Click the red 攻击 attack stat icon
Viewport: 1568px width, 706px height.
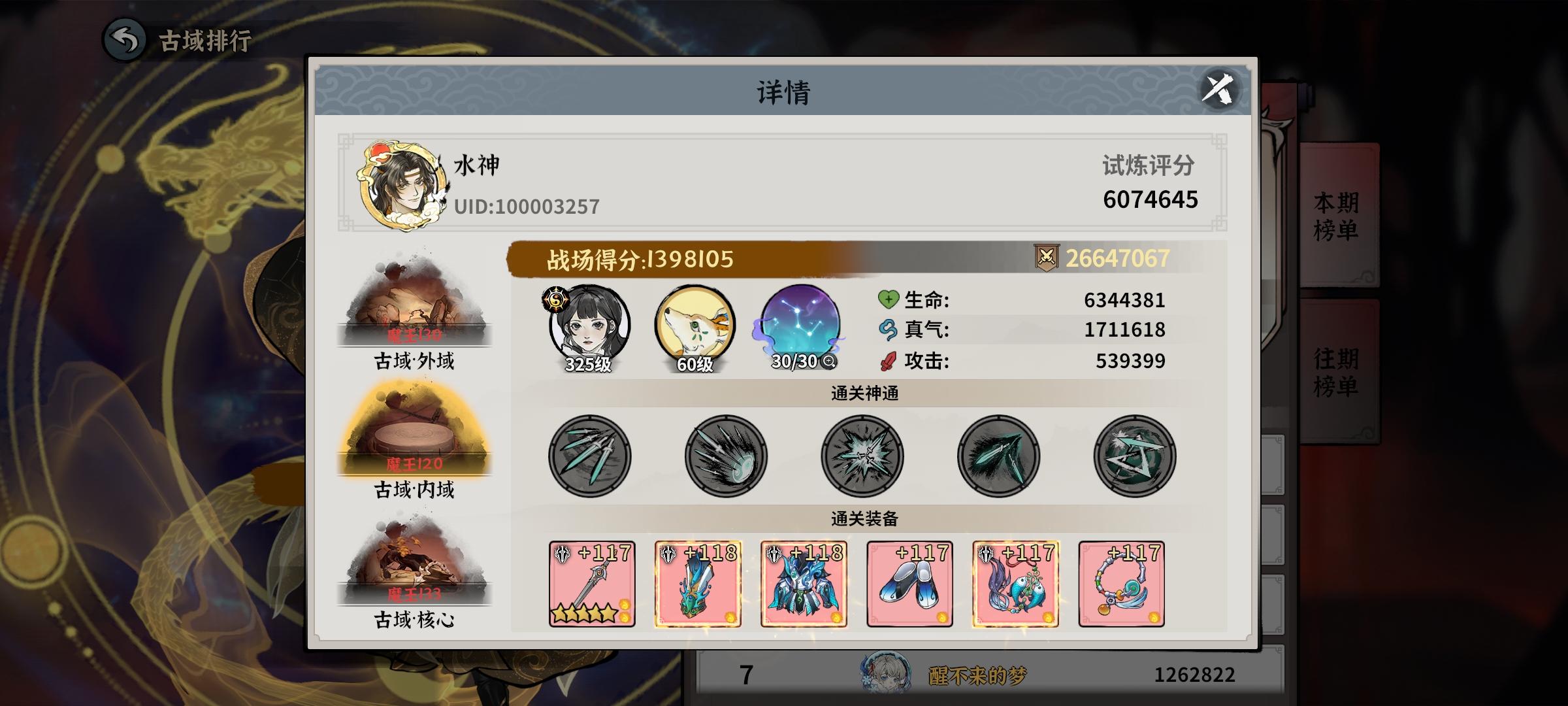tap(887, 360)
